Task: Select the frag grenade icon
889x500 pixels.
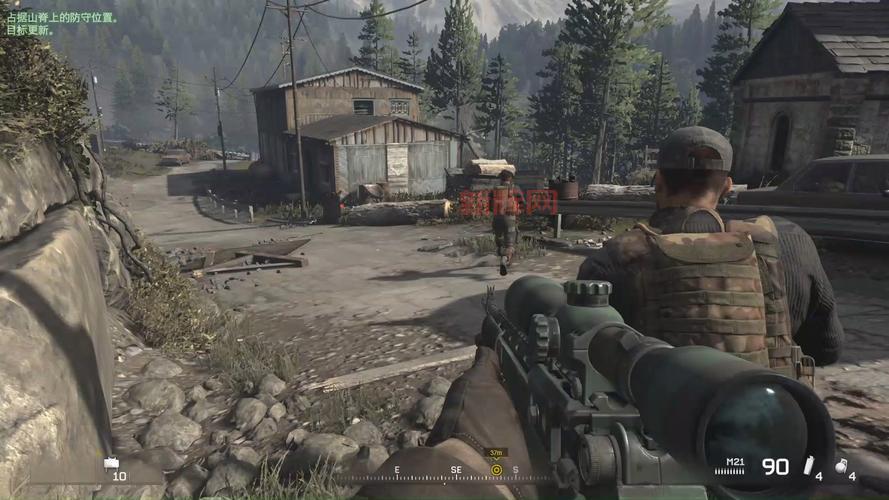Action: click(x=841, y=464)
